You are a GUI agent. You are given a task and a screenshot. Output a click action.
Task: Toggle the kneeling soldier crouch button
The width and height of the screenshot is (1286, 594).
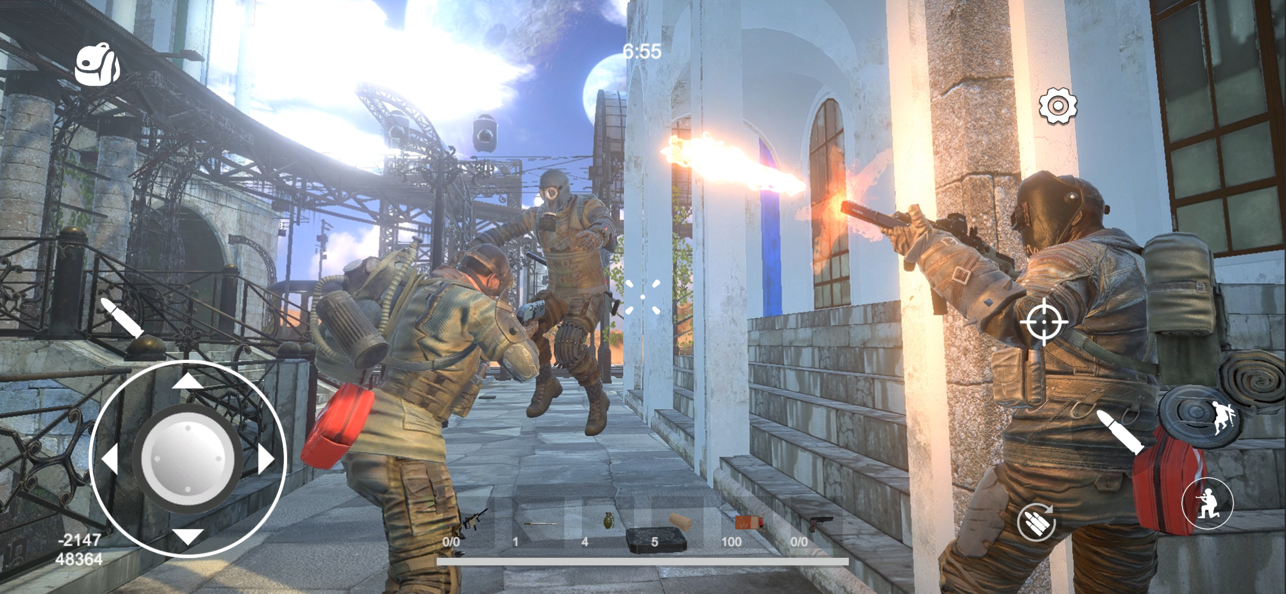(1206, 503)
